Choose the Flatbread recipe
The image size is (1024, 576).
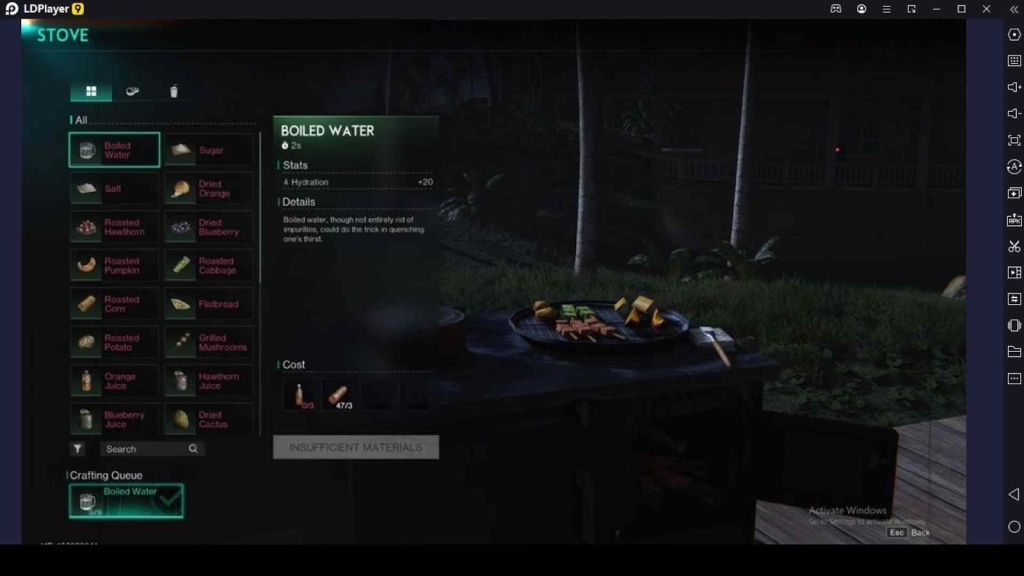[209, 304]
